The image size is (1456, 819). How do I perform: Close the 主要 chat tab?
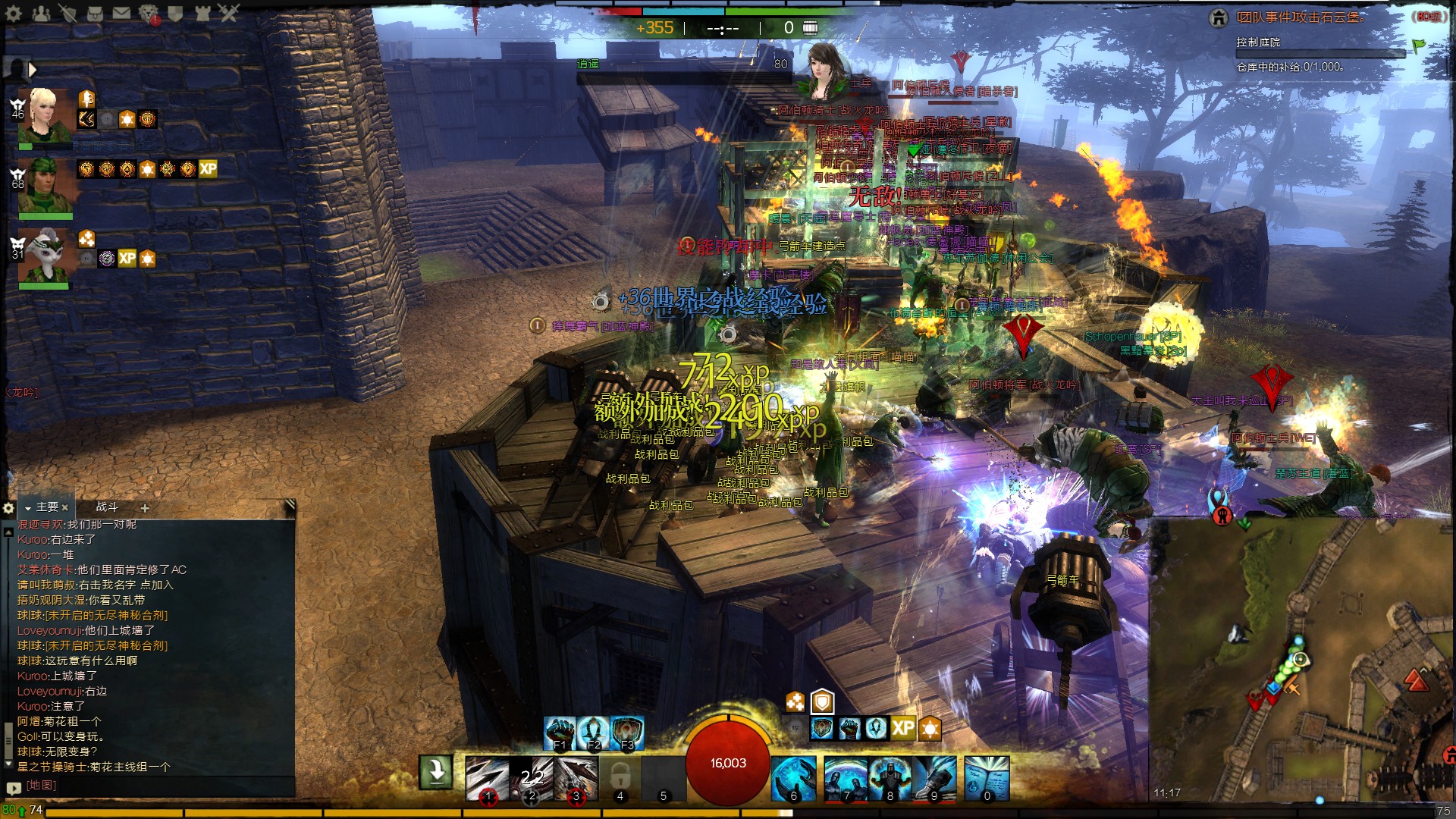pyautogui.click(x=65, y=507)
